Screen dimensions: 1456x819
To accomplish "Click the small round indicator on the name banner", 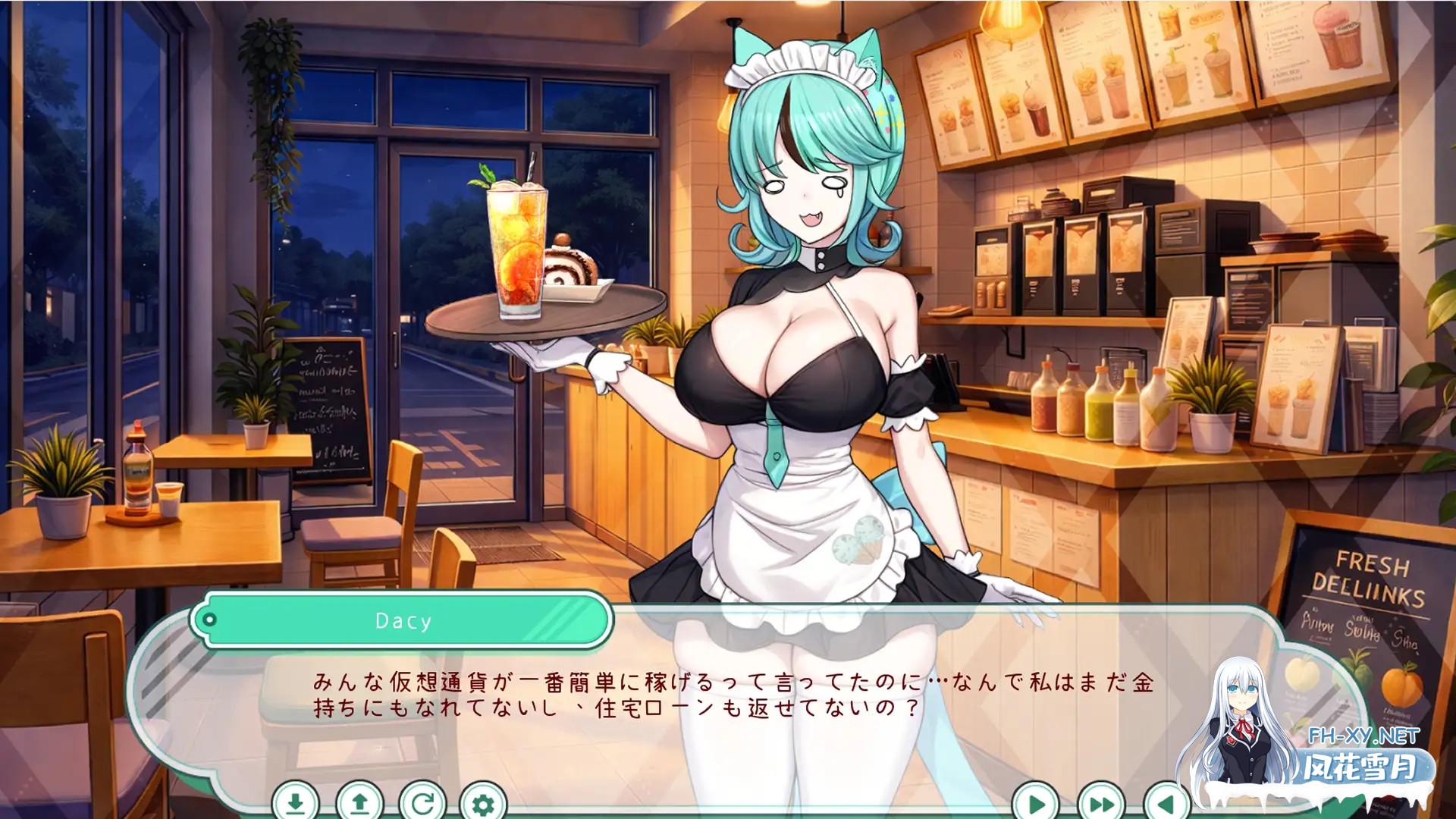I will [209, 620].
